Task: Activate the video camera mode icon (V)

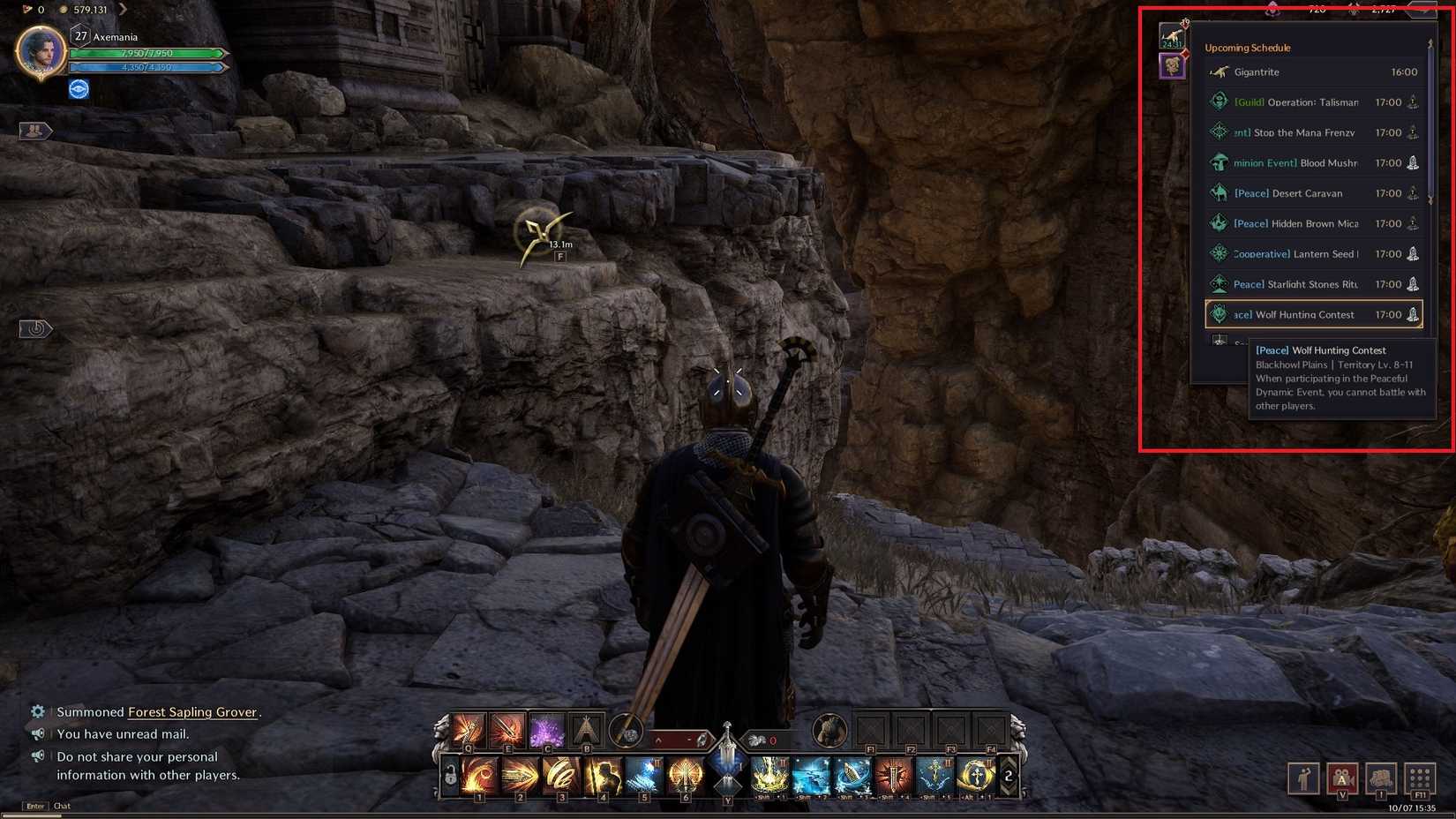Action: pos(1343,778)
